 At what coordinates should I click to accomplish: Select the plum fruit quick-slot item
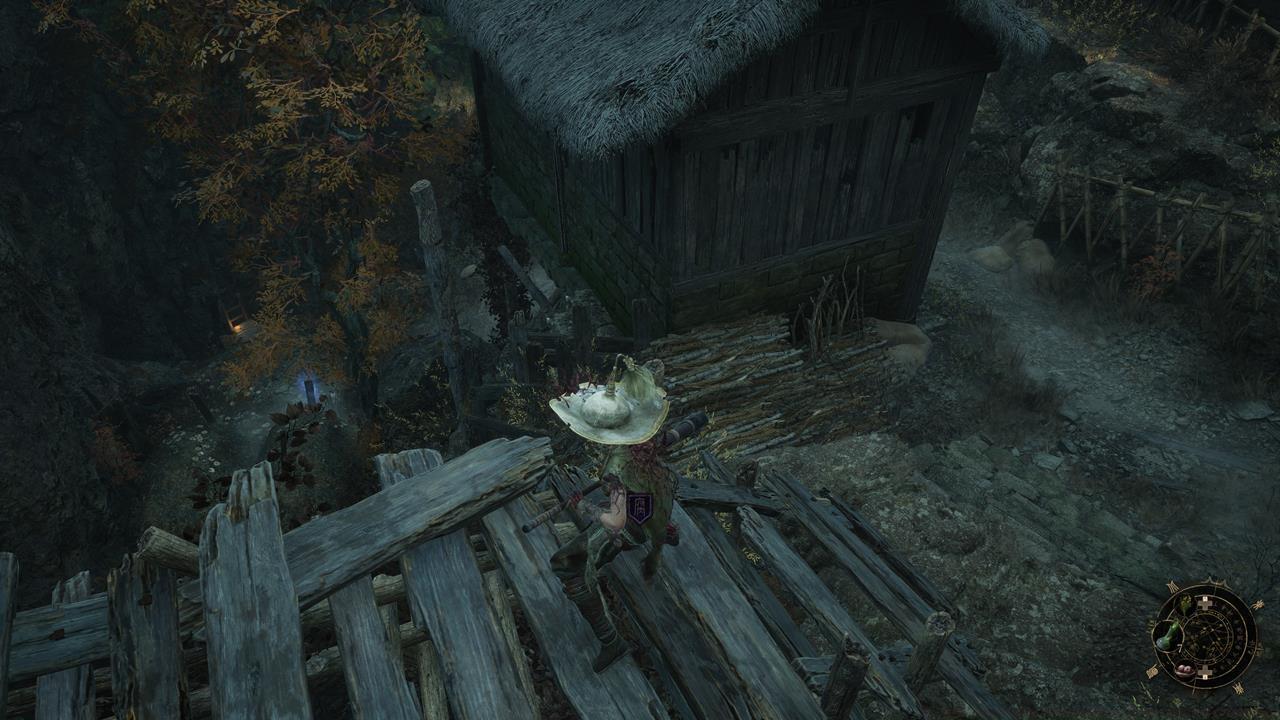(1184, 670)
